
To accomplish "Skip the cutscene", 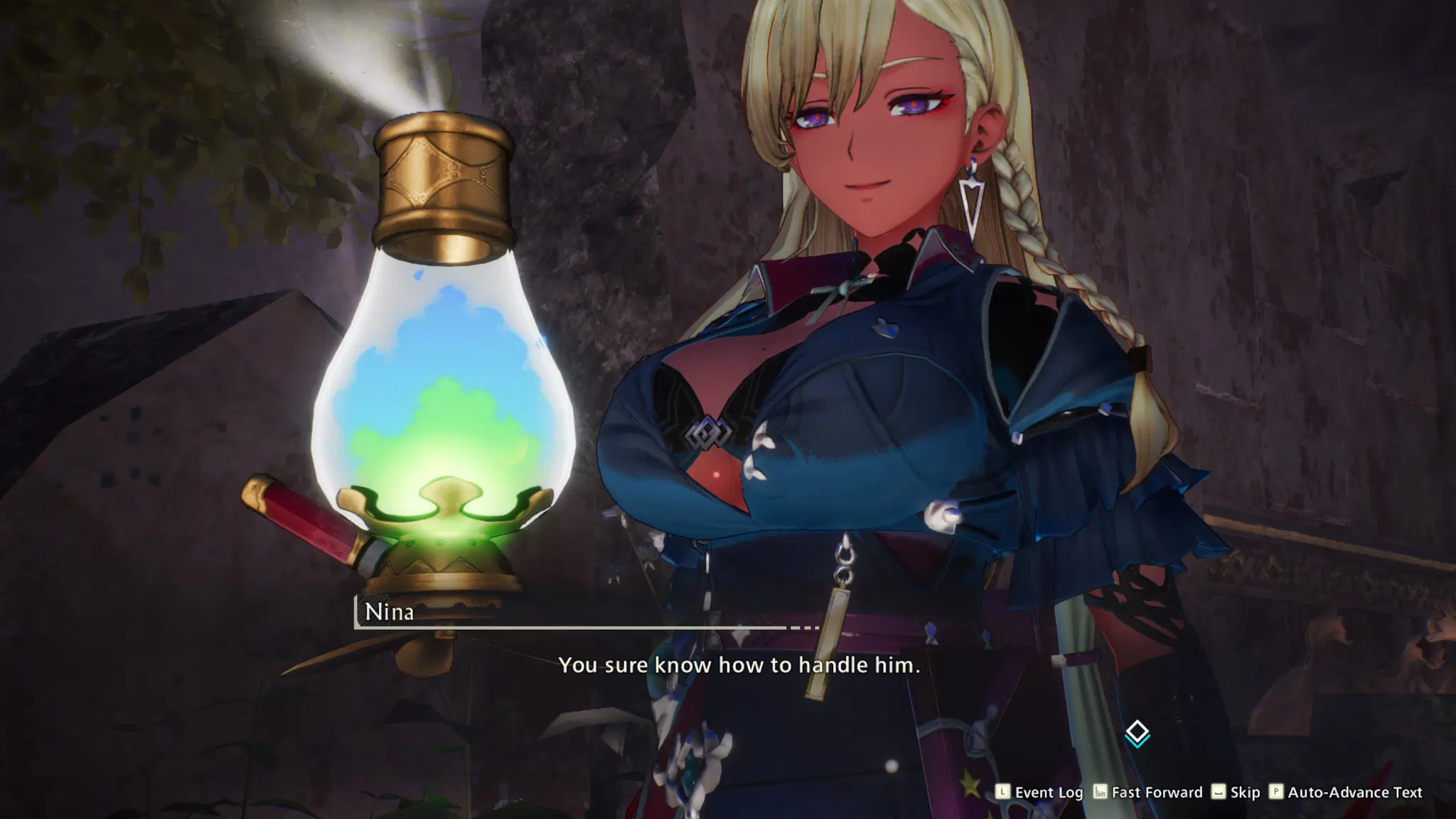I will [1236, 792].
